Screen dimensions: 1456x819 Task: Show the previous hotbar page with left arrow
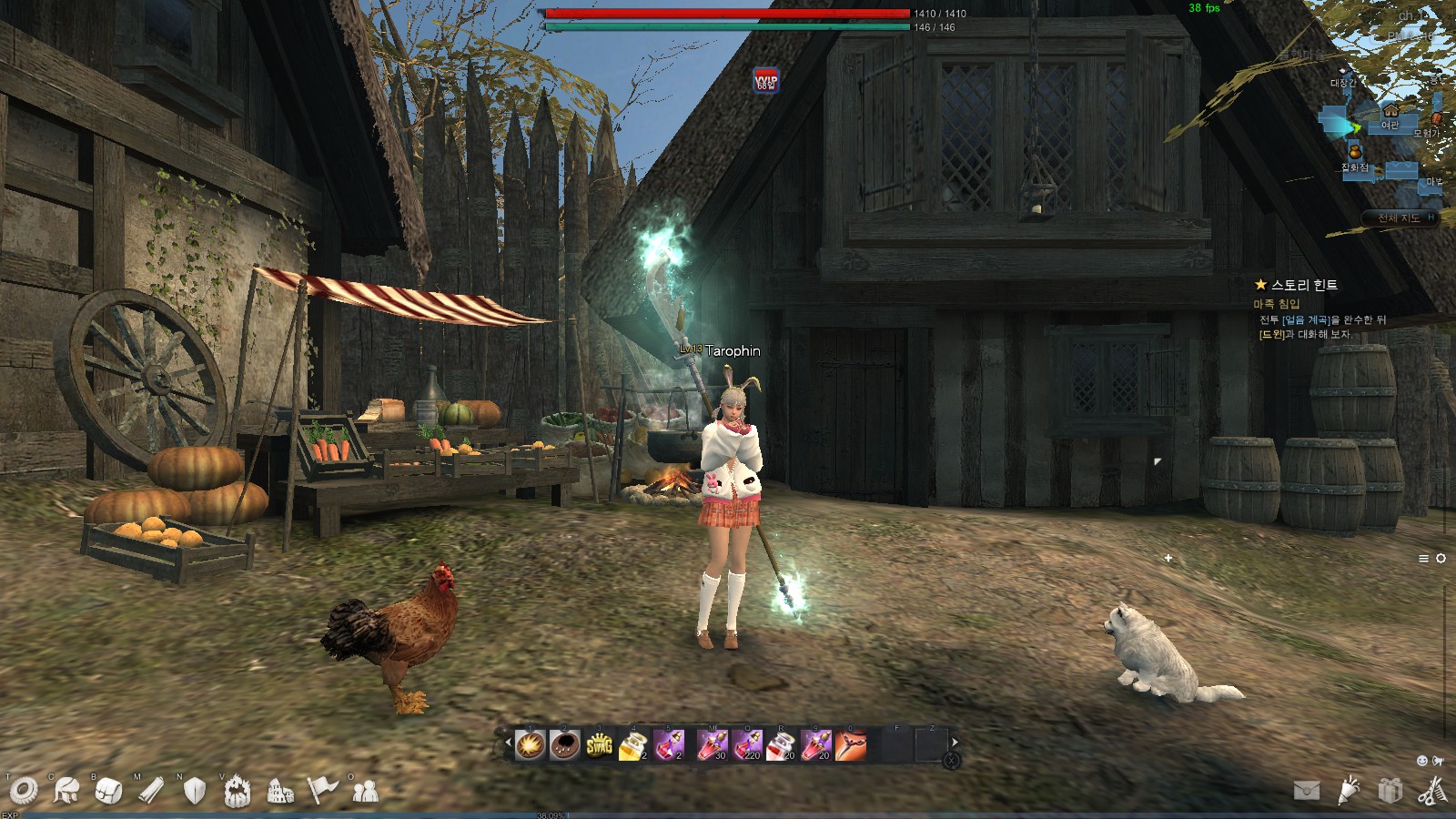pos(508,743)
